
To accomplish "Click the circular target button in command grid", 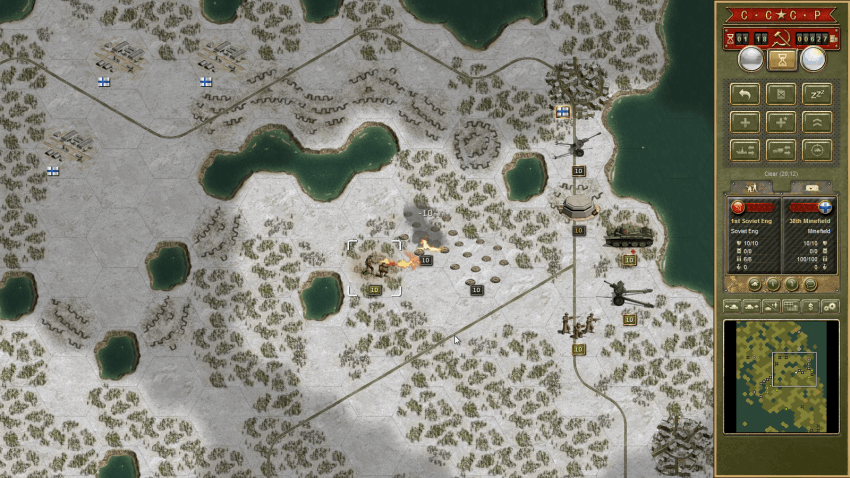I will [816, 150].
